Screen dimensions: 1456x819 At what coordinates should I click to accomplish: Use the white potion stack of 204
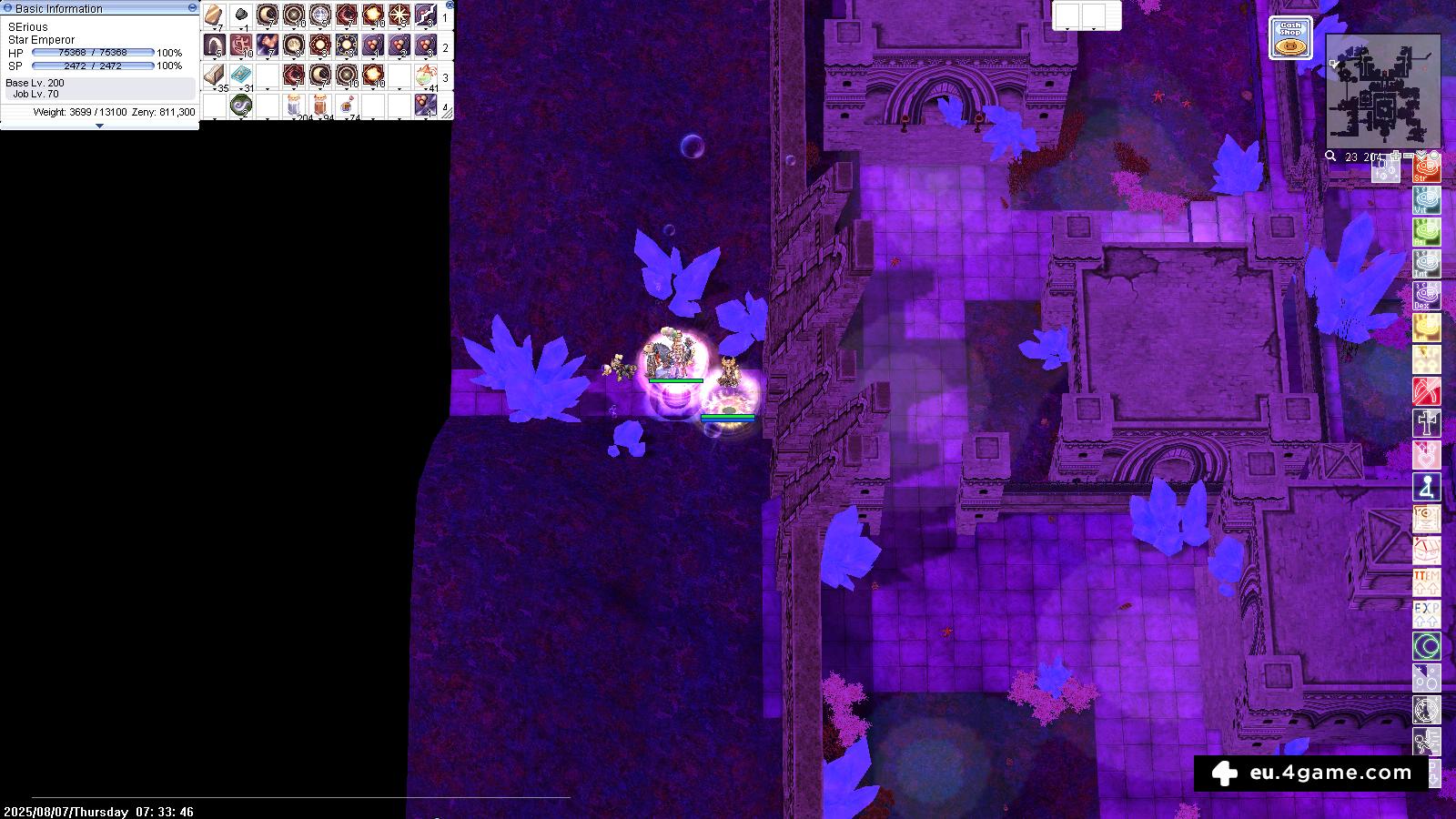[294, 106]
